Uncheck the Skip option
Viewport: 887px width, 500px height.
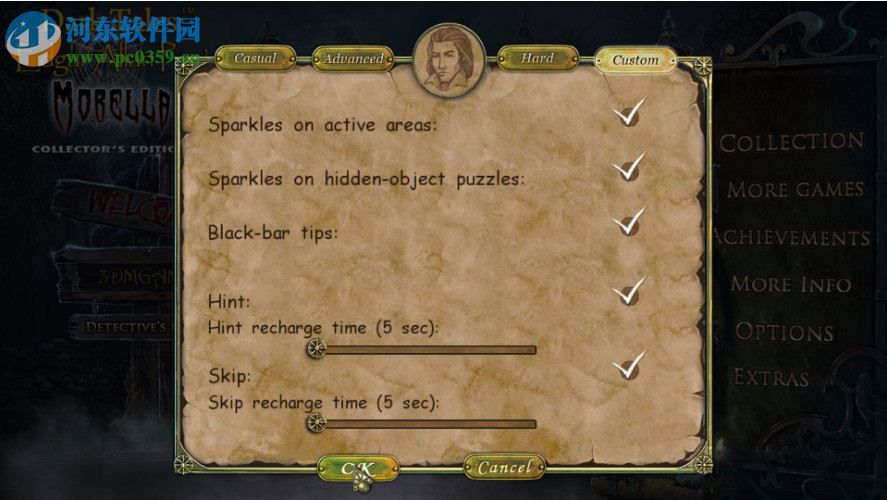click(x=628, y=367)
